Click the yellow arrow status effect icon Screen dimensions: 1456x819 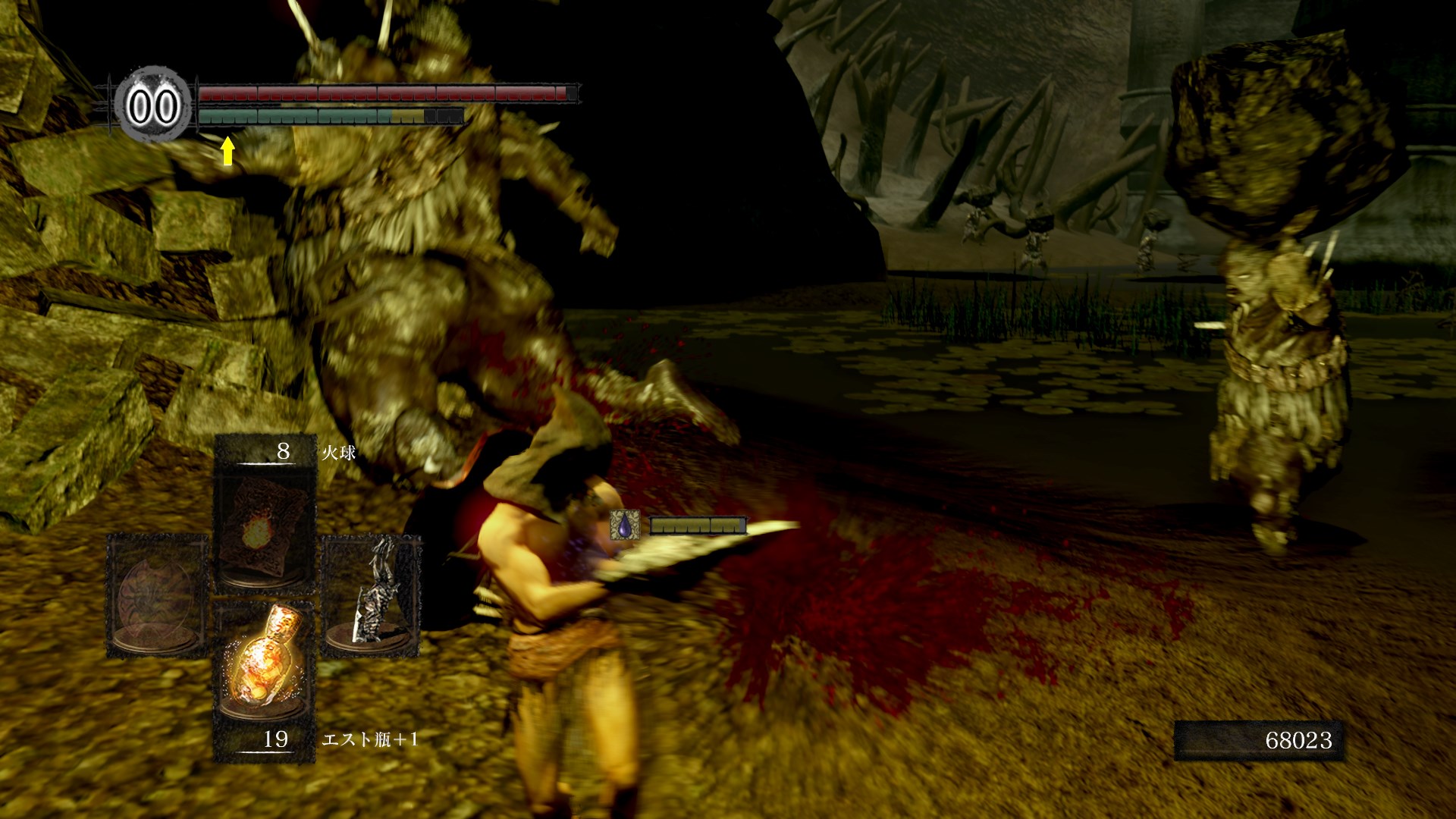(227, 150)
